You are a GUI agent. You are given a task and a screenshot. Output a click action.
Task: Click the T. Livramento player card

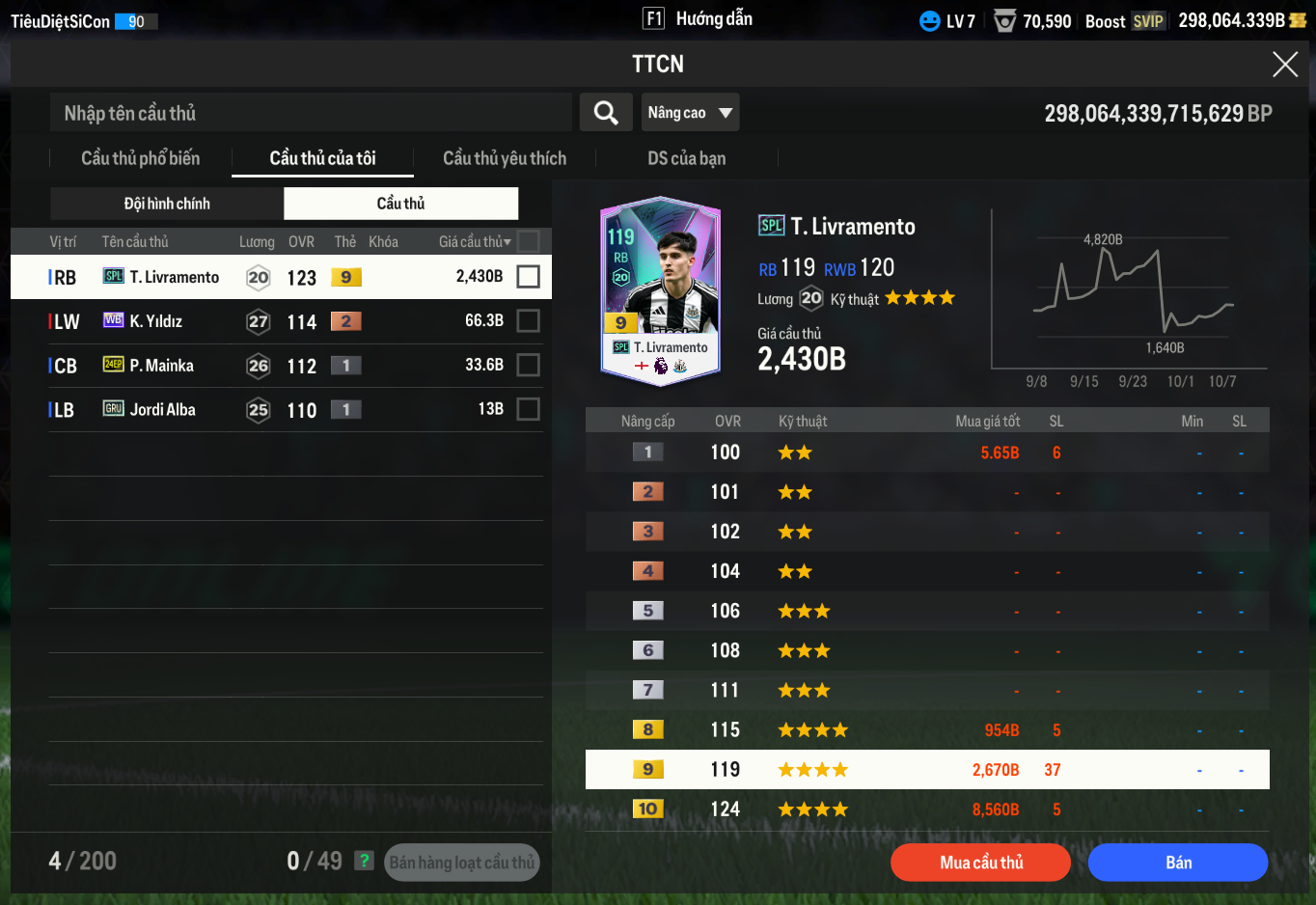(660, 291)
